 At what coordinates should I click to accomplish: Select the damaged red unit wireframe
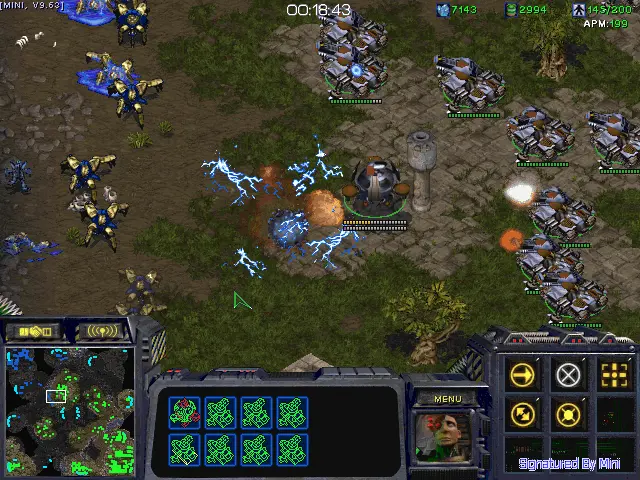pos(184,412)
